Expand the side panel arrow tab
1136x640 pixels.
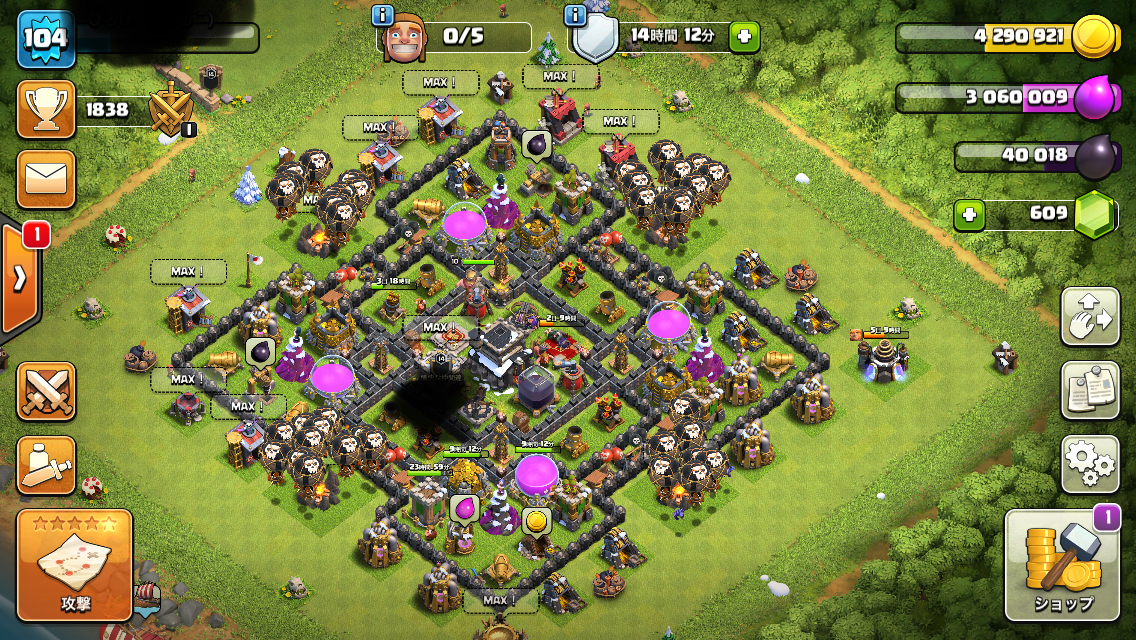[20, 278]
